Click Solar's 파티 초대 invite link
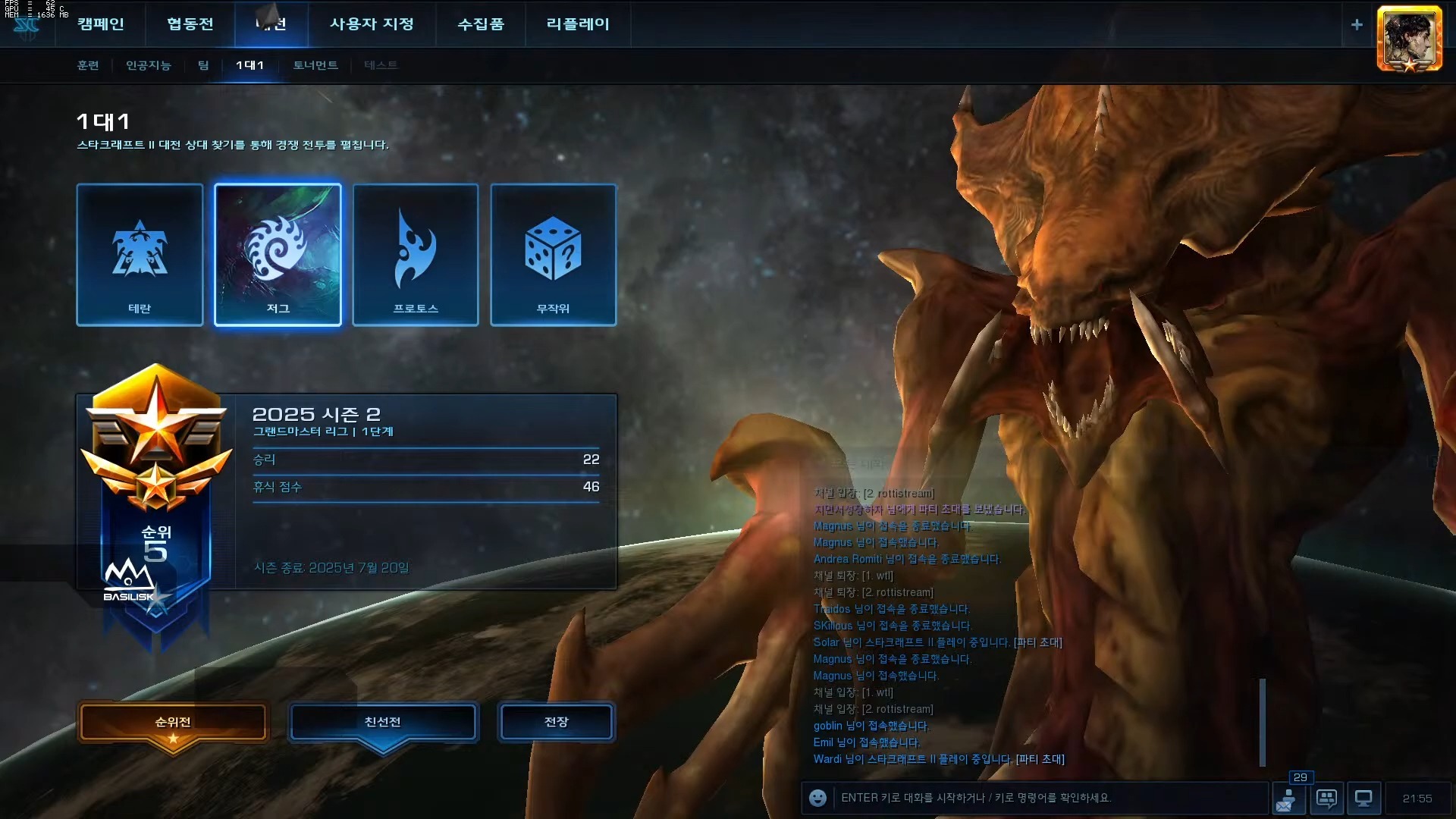 (1038, 642)
